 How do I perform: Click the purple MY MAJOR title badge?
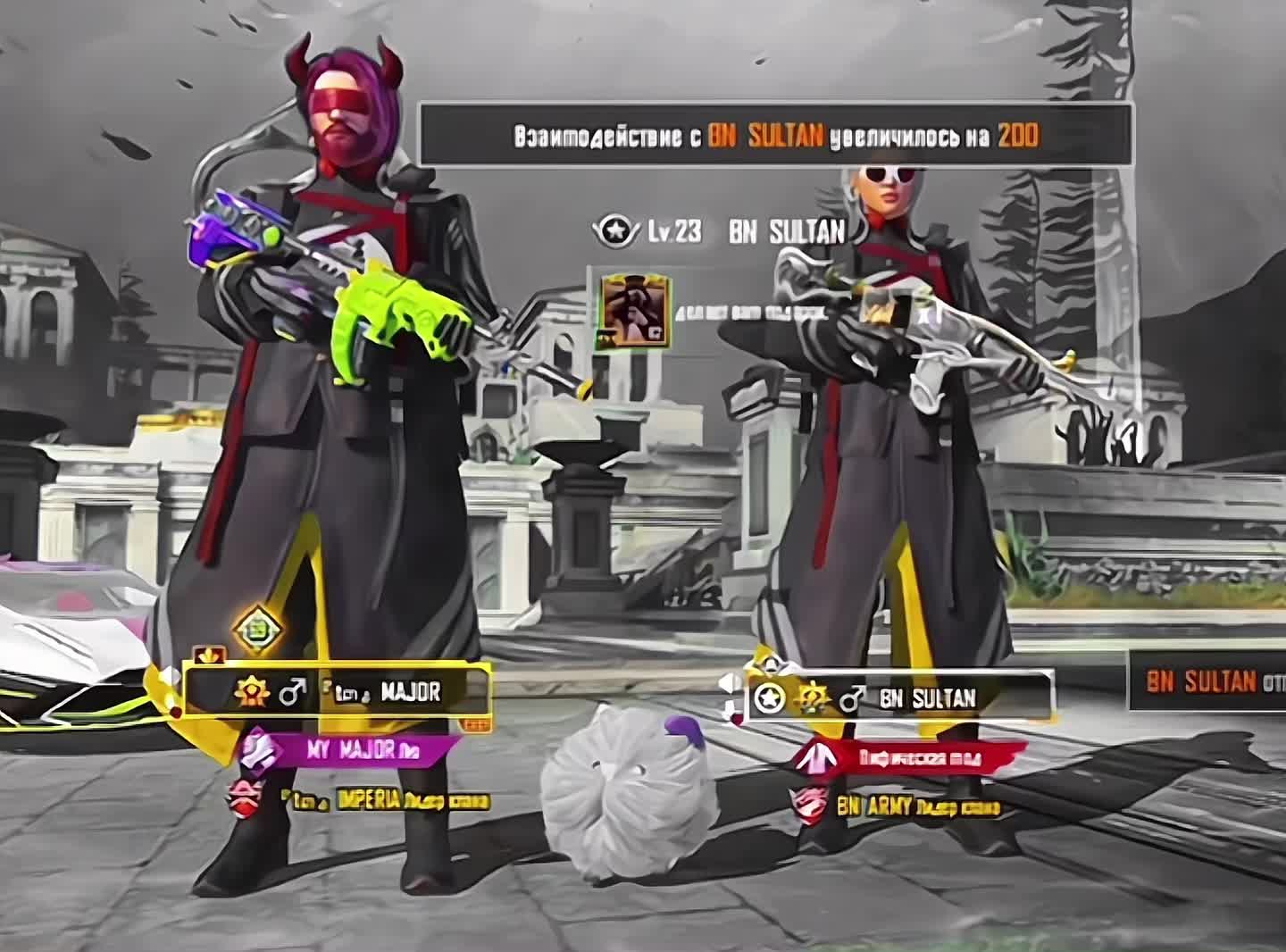pyautogui.click(x=349, y=750)
